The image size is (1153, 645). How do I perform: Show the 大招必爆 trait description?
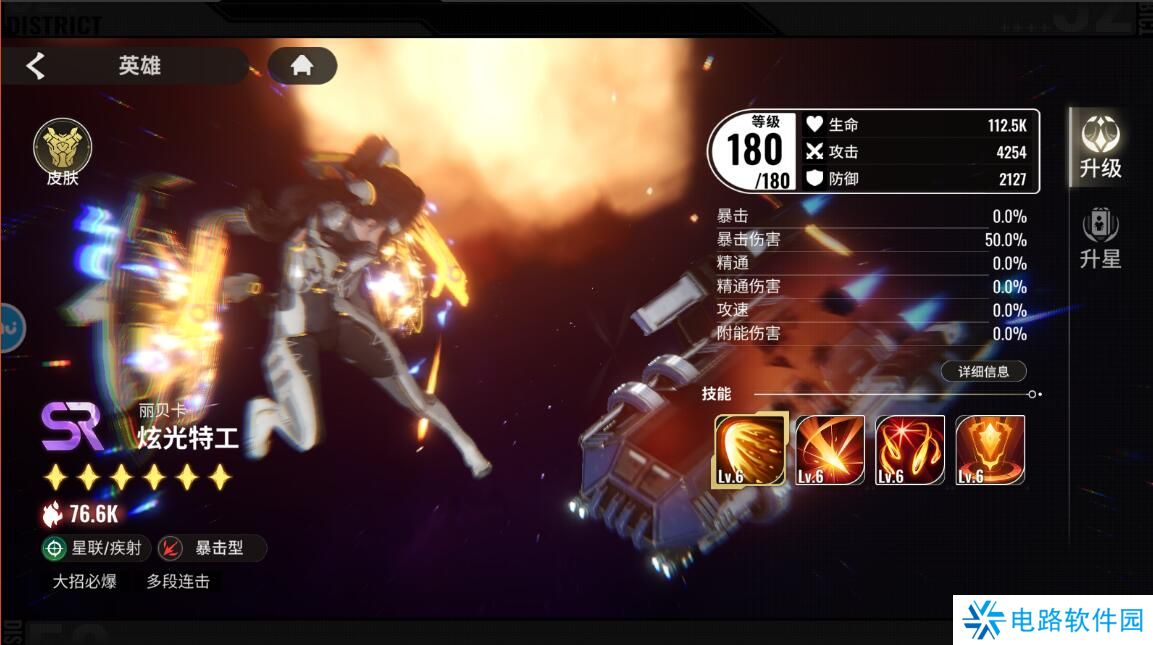click(85, 581)
